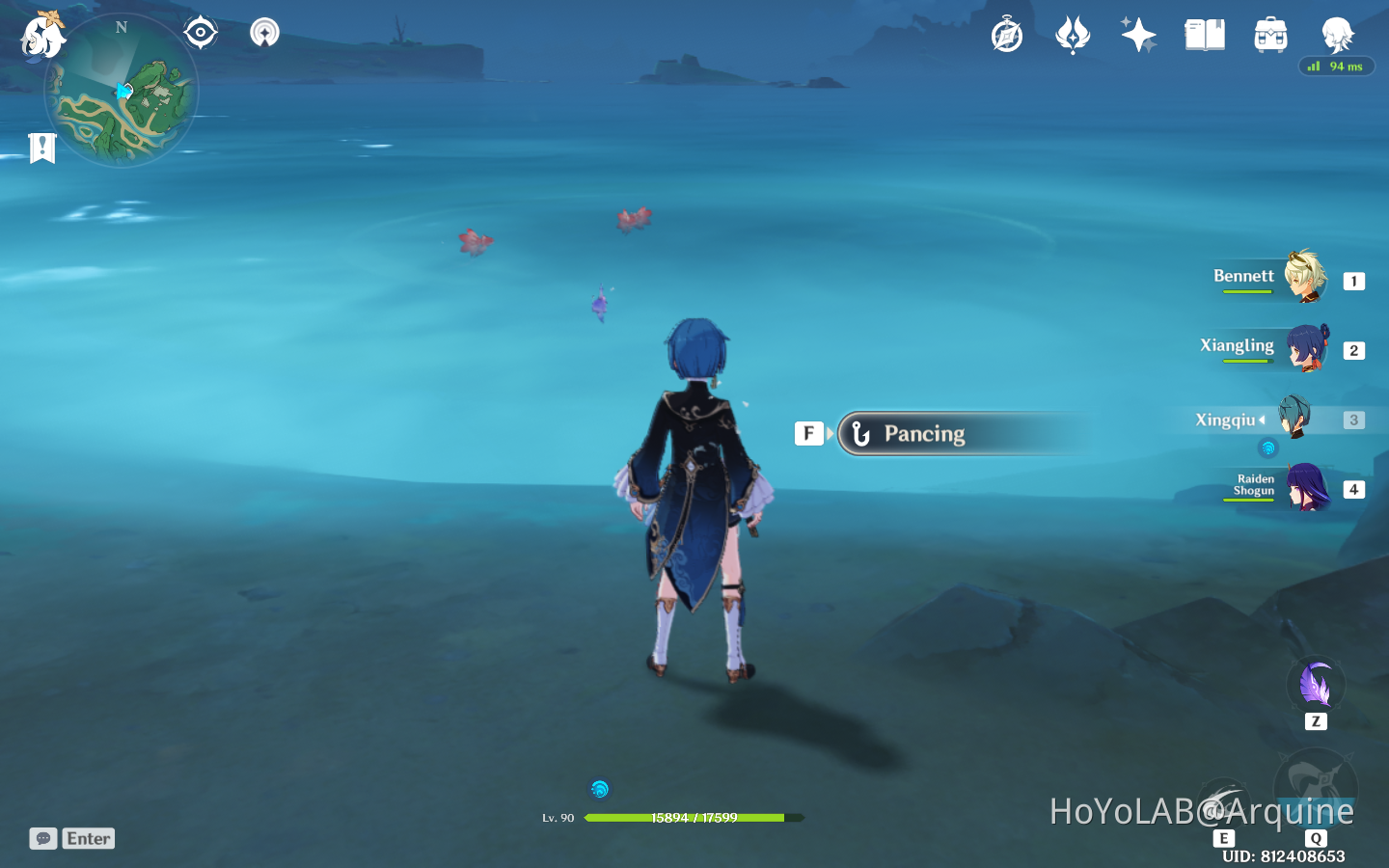The height and width of the screenshot is (868, 1389).
Task: Select the fishing rod gadget Z icon
Action: [x=1316, y=685]
